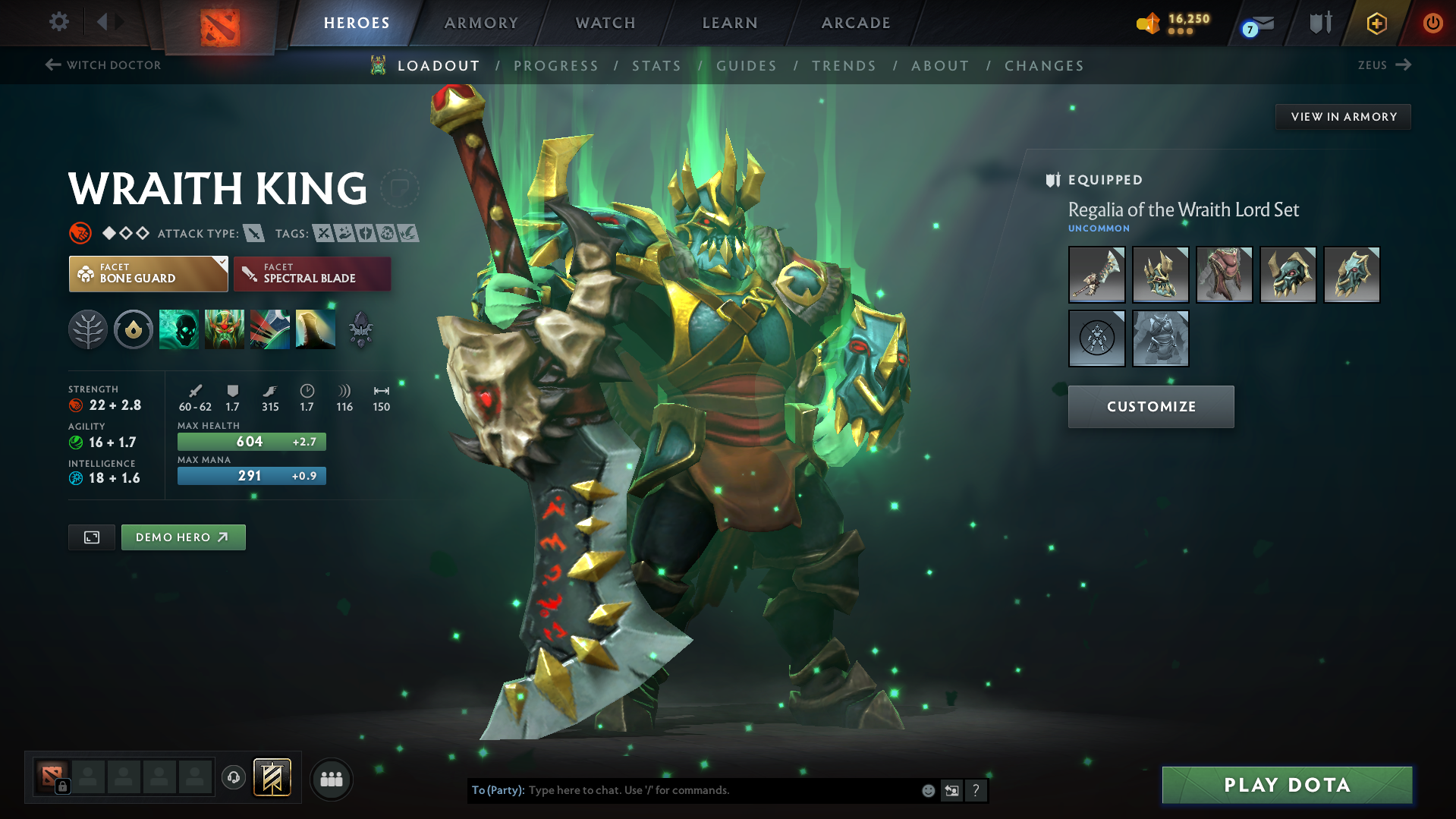This screenshot has height=819, width=1456.
Task: Open the Dota Plus hexagon icon
Action: point(1376,23)
